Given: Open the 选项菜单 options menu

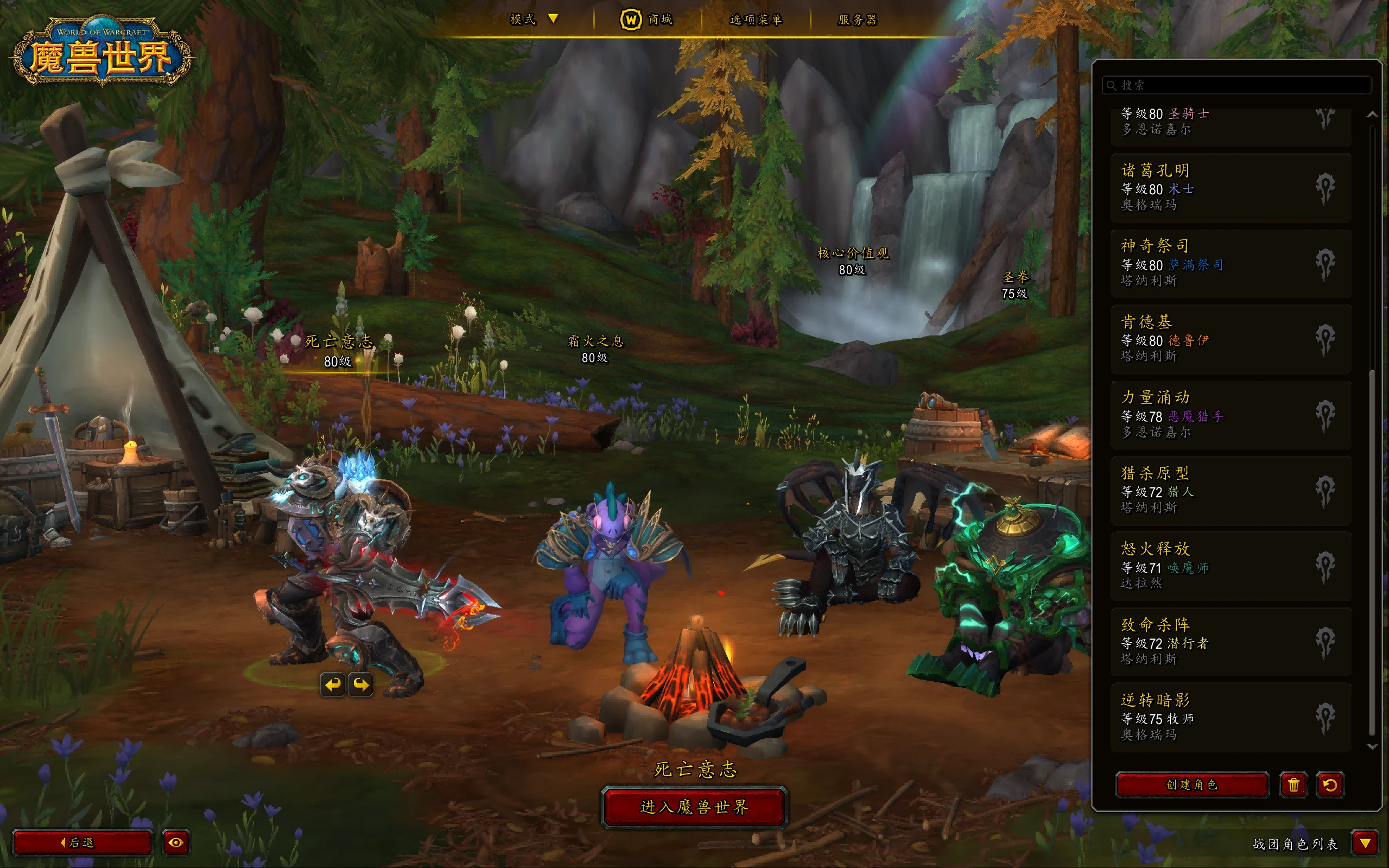Looking at the screenshot, I should point(756,20).
